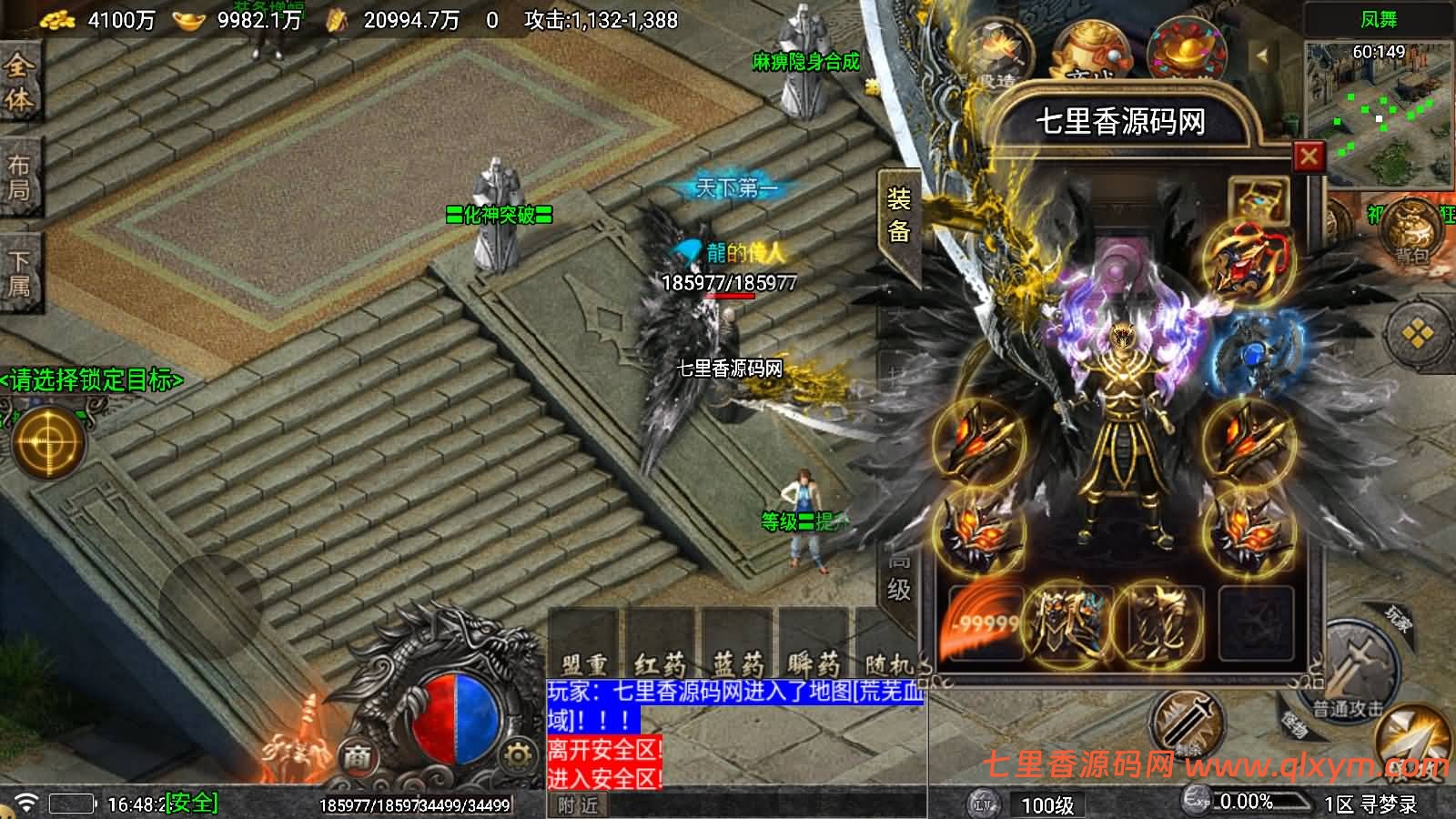Collapse the top icon row with arrow
The width and height of the screenshot is (1456, 819).
coord(1262,56)
